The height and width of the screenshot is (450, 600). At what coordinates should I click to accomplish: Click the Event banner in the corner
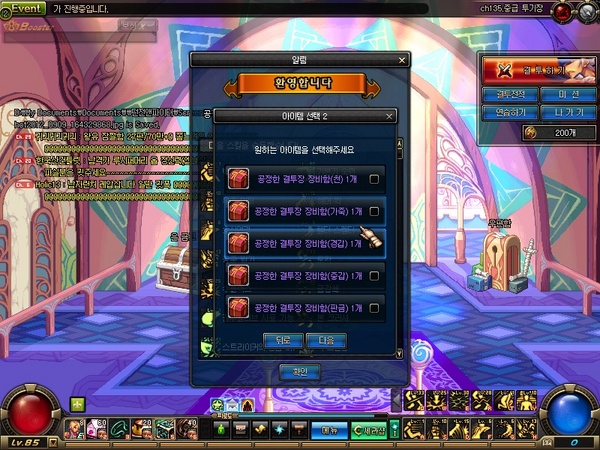(x=24, y=6)
